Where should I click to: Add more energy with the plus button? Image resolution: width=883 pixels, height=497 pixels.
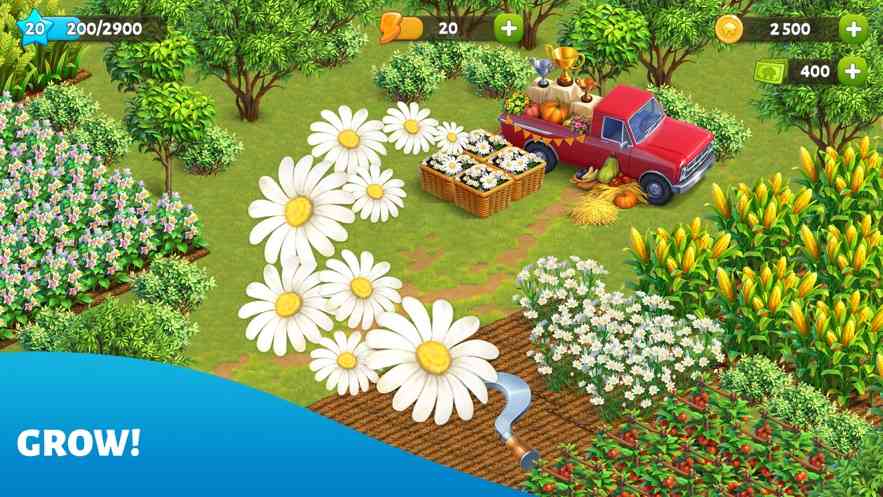(509, 28)
